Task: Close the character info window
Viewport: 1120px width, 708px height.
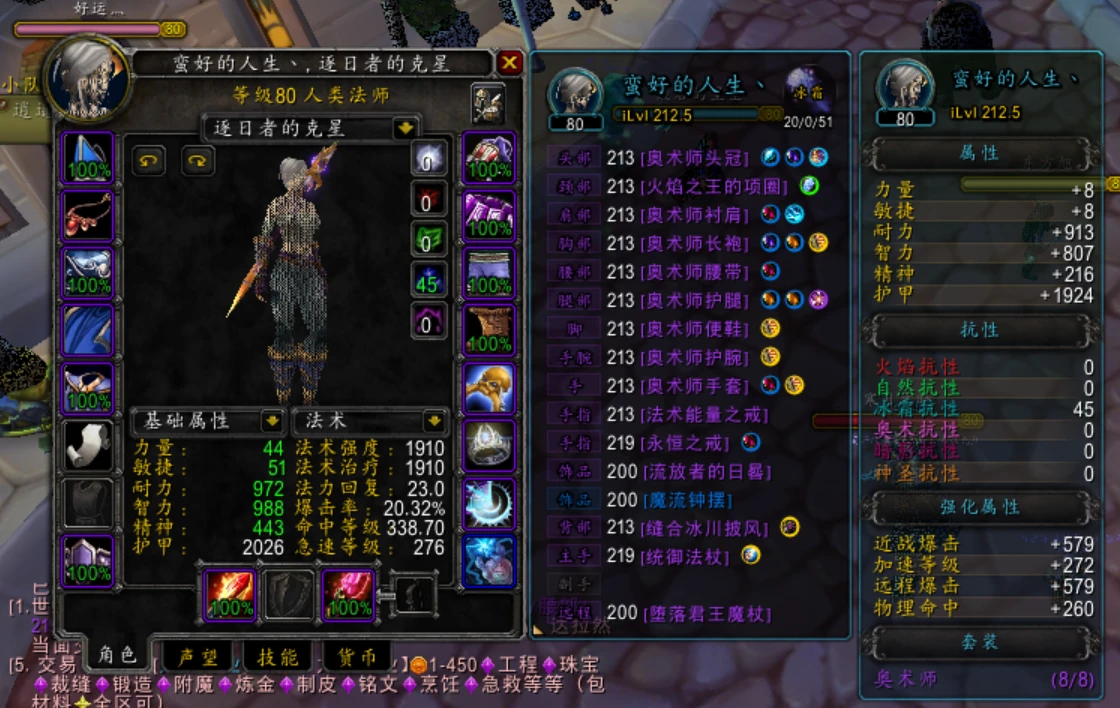Action: pos(510,63)
